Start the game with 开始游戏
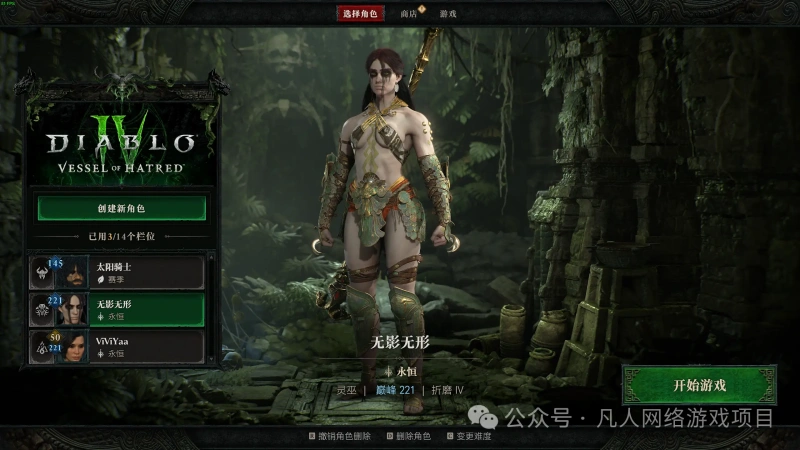Screen dimensions: 800x450 tap(699, 385)
